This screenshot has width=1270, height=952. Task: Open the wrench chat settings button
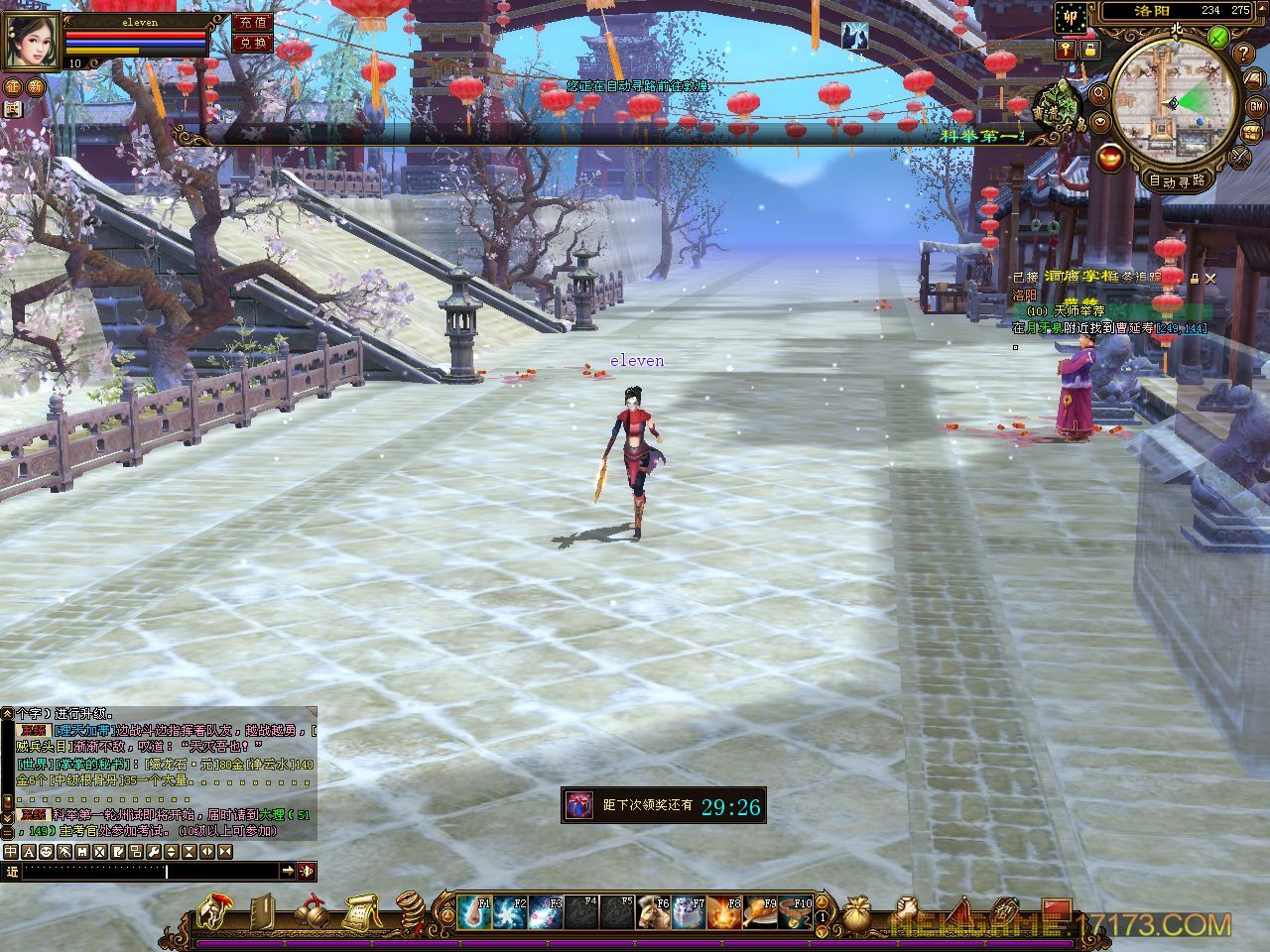[x=154, y=852]
